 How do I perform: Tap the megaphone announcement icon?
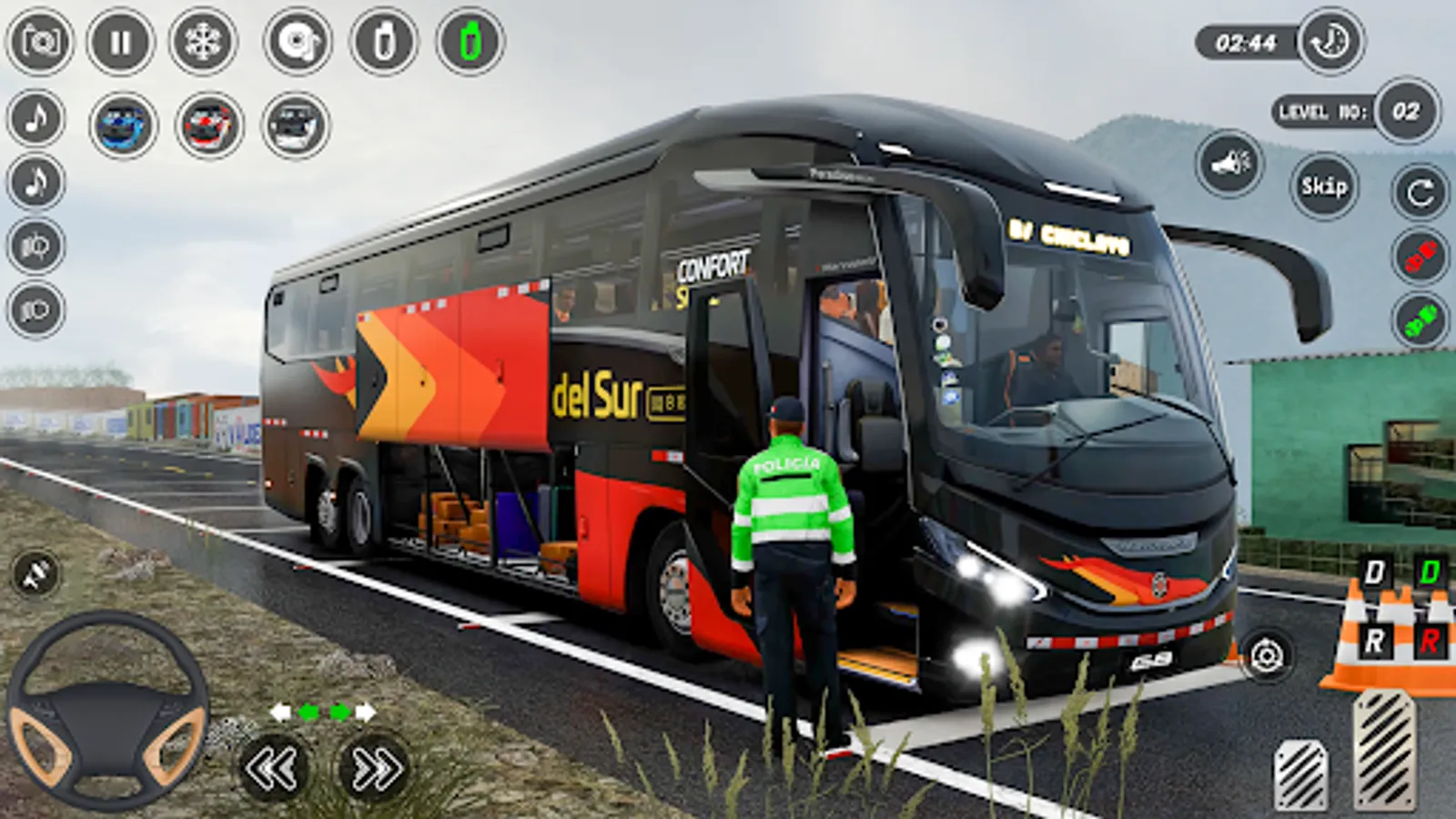pyautogui.click(x=1228, y=164)
